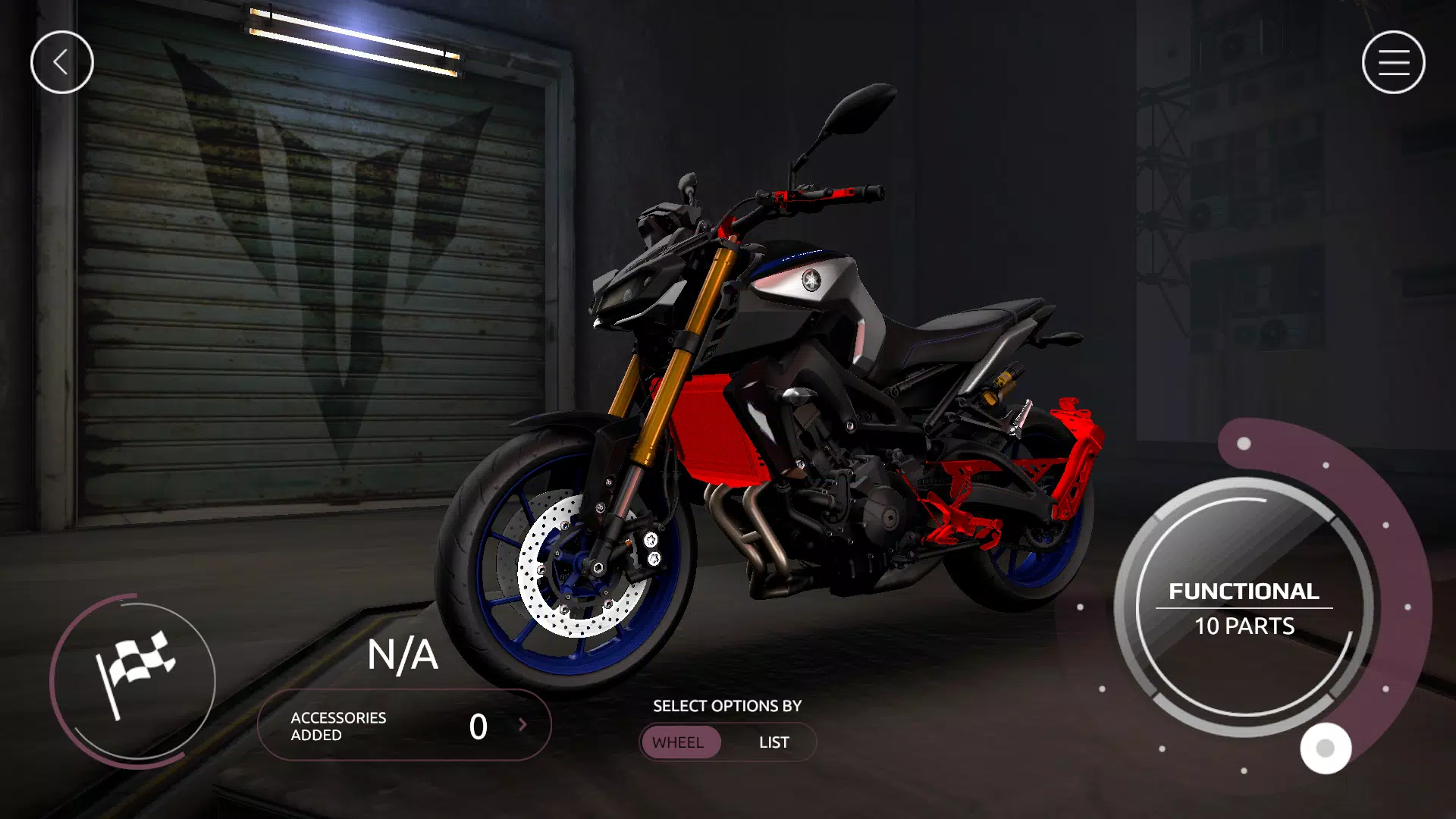Select the LIST tab under SELECT OPTIONS BY
The image size is (1456, 819).
pyautogui.click(x=773, y=742)
